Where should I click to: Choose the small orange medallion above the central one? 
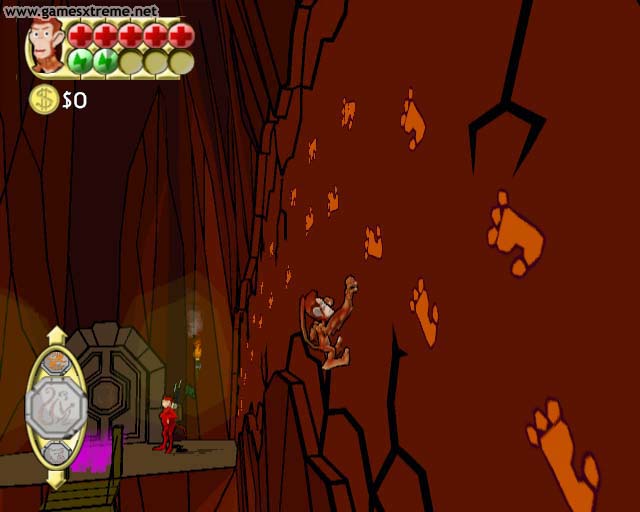pyautogui.click(x=57, y=361)
